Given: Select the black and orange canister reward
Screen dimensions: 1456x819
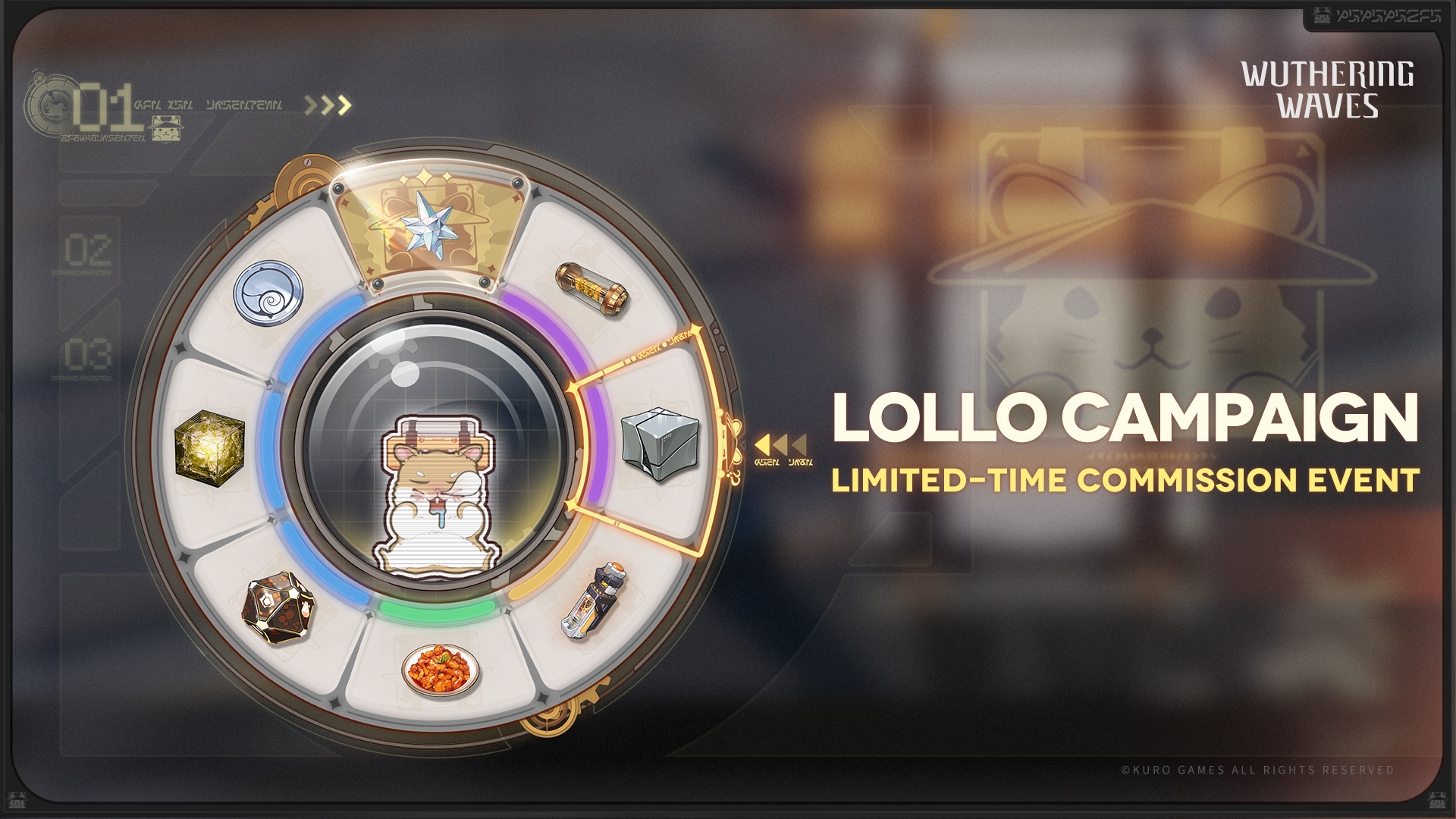Looking at the screenshot, I should (x=593, y=601).
